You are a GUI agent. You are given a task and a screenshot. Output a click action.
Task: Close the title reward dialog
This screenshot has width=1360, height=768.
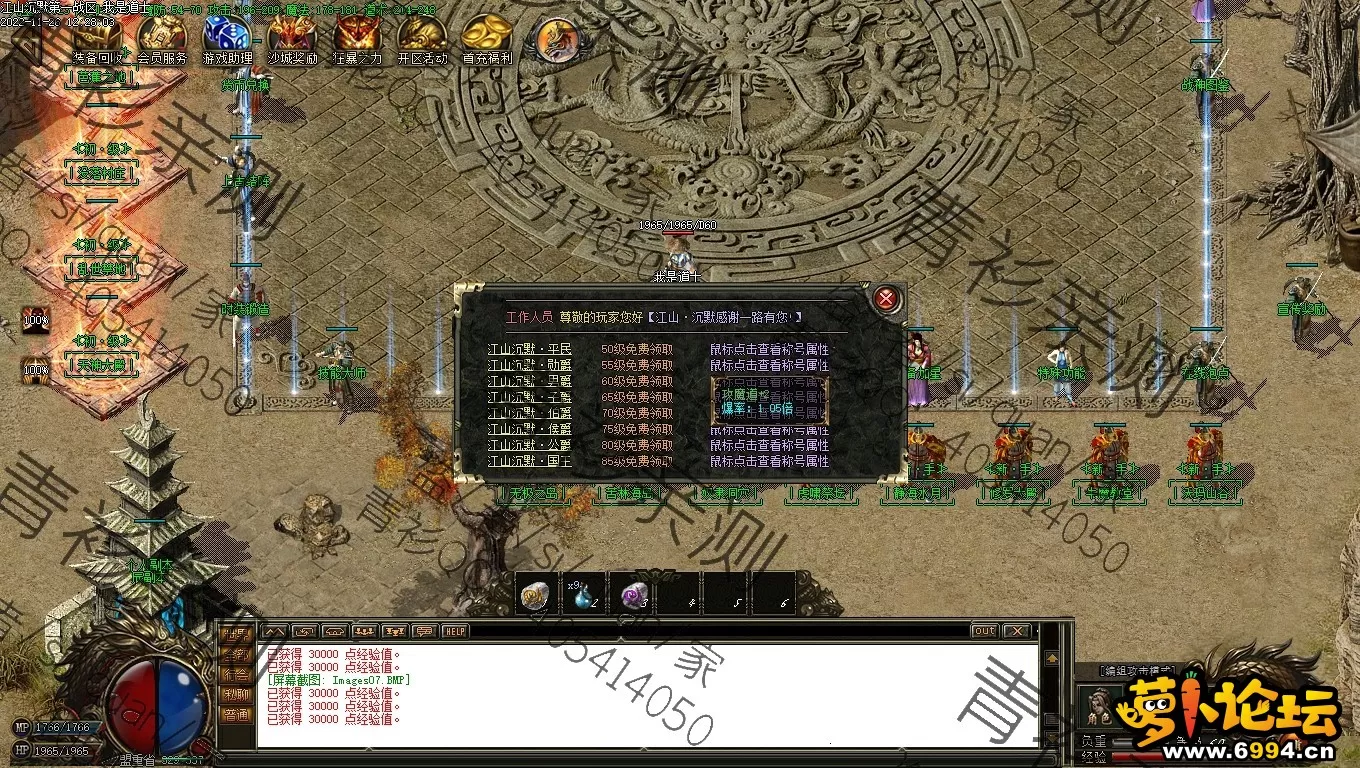coord(885,298)
